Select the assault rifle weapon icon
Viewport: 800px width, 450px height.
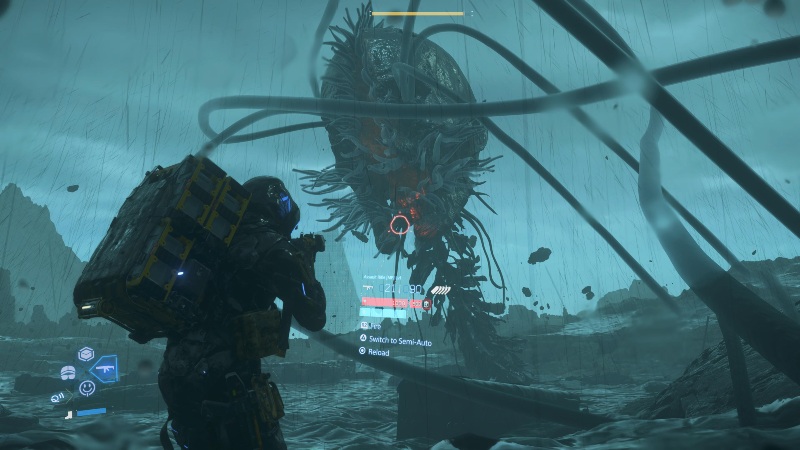pos(104,371)
